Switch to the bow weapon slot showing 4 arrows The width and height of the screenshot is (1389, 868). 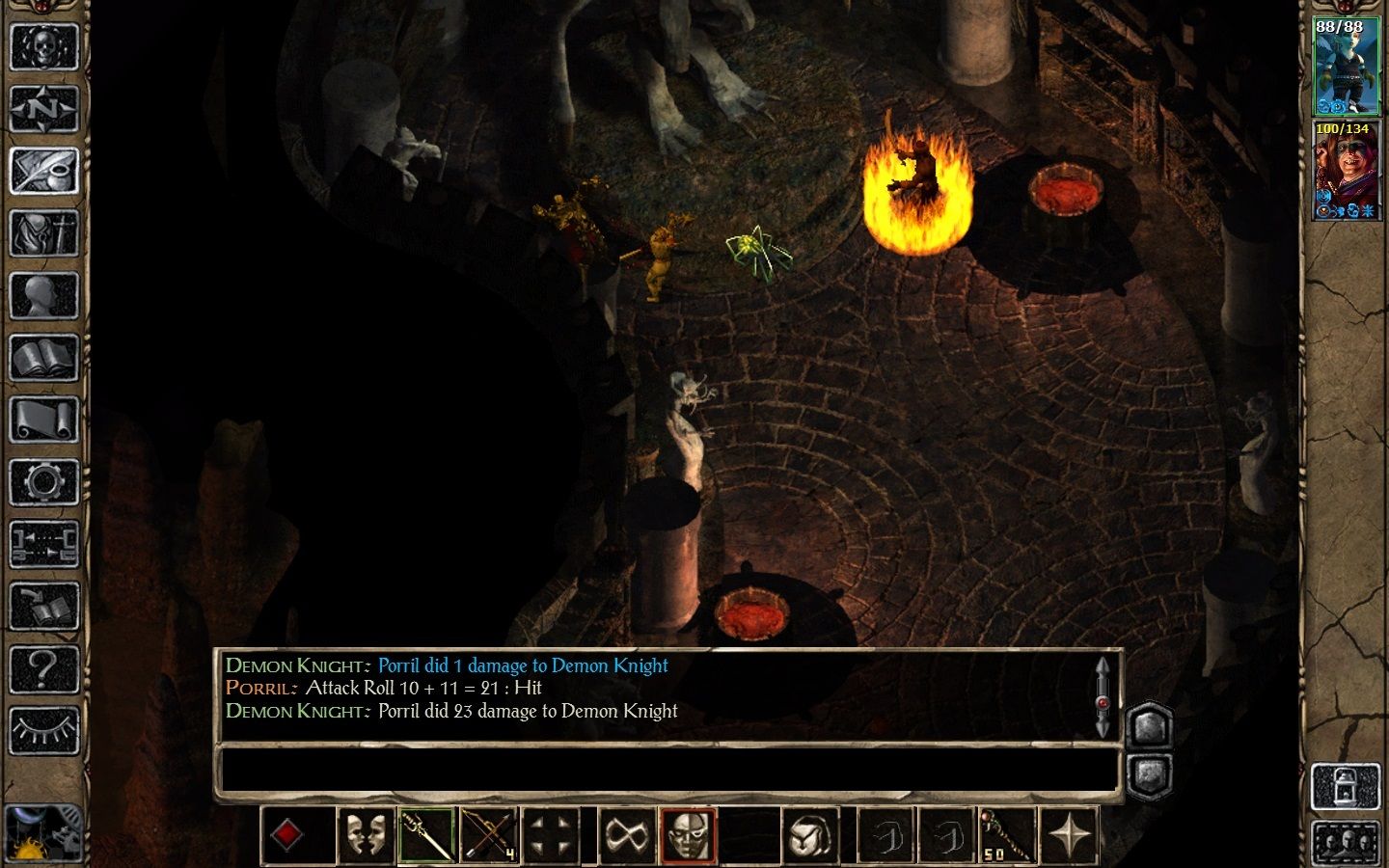point(490,833)
